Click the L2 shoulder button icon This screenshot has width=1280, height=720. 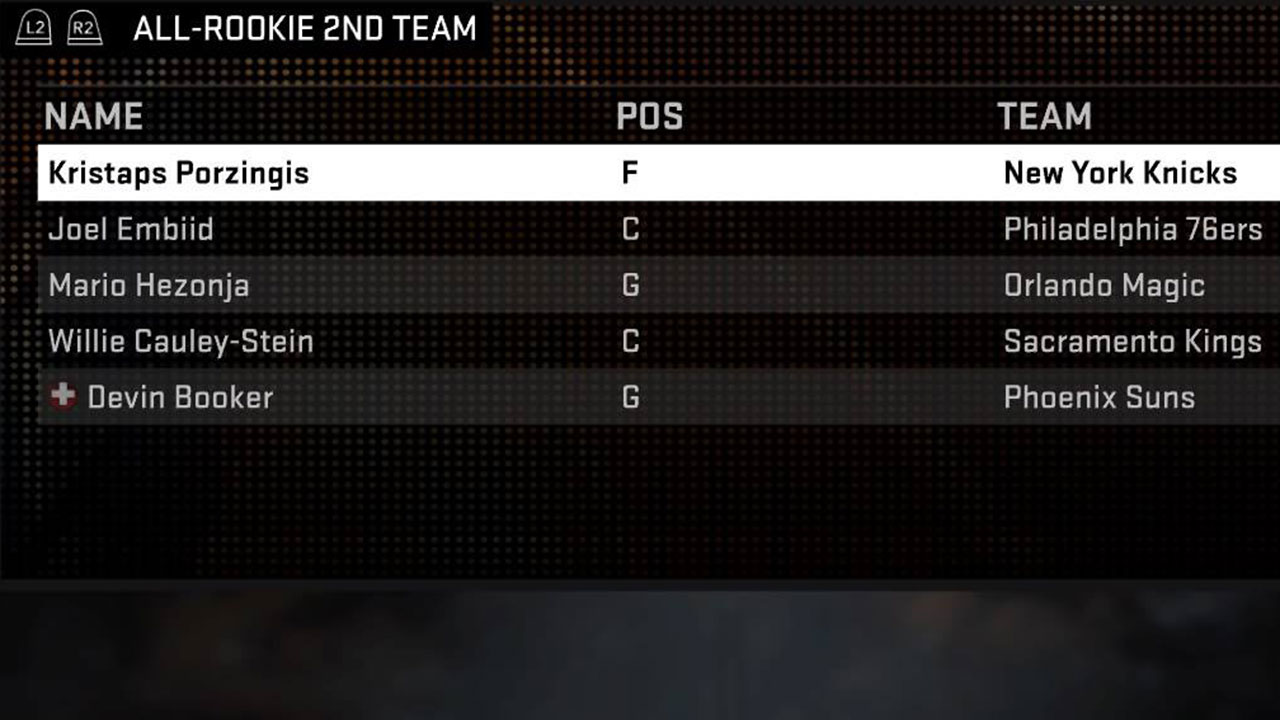point(33,28)
